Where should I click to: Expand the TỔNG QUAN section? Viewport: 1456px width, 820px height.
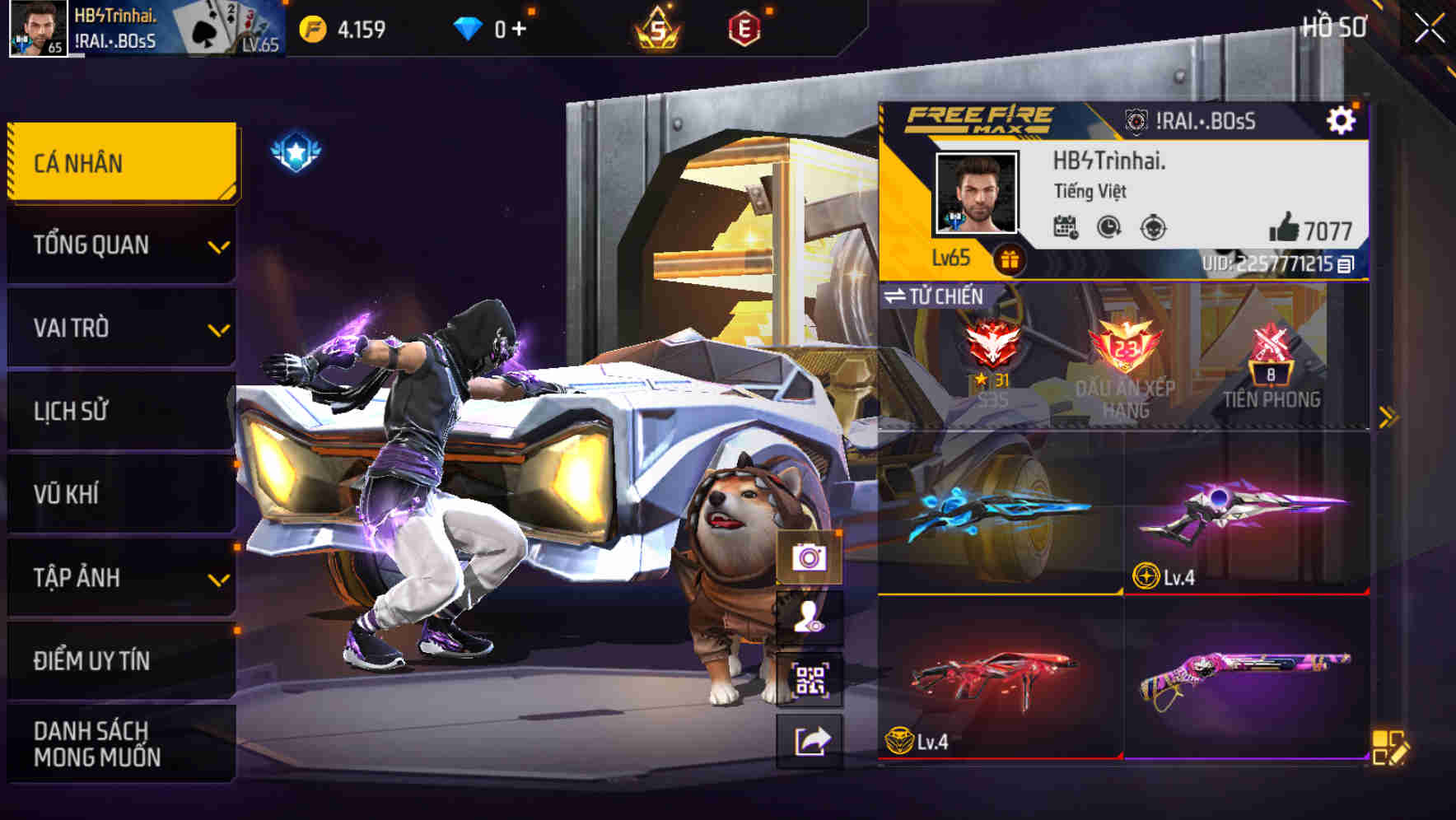point(120,245)
